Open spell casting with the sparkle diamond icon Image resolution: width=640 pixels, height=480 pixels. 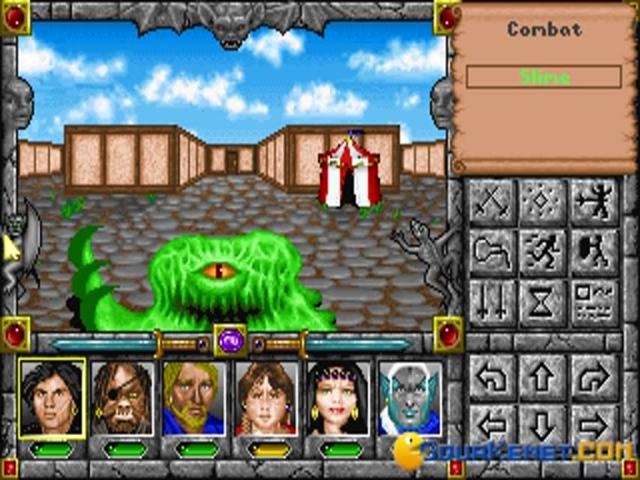click(543, 204)
